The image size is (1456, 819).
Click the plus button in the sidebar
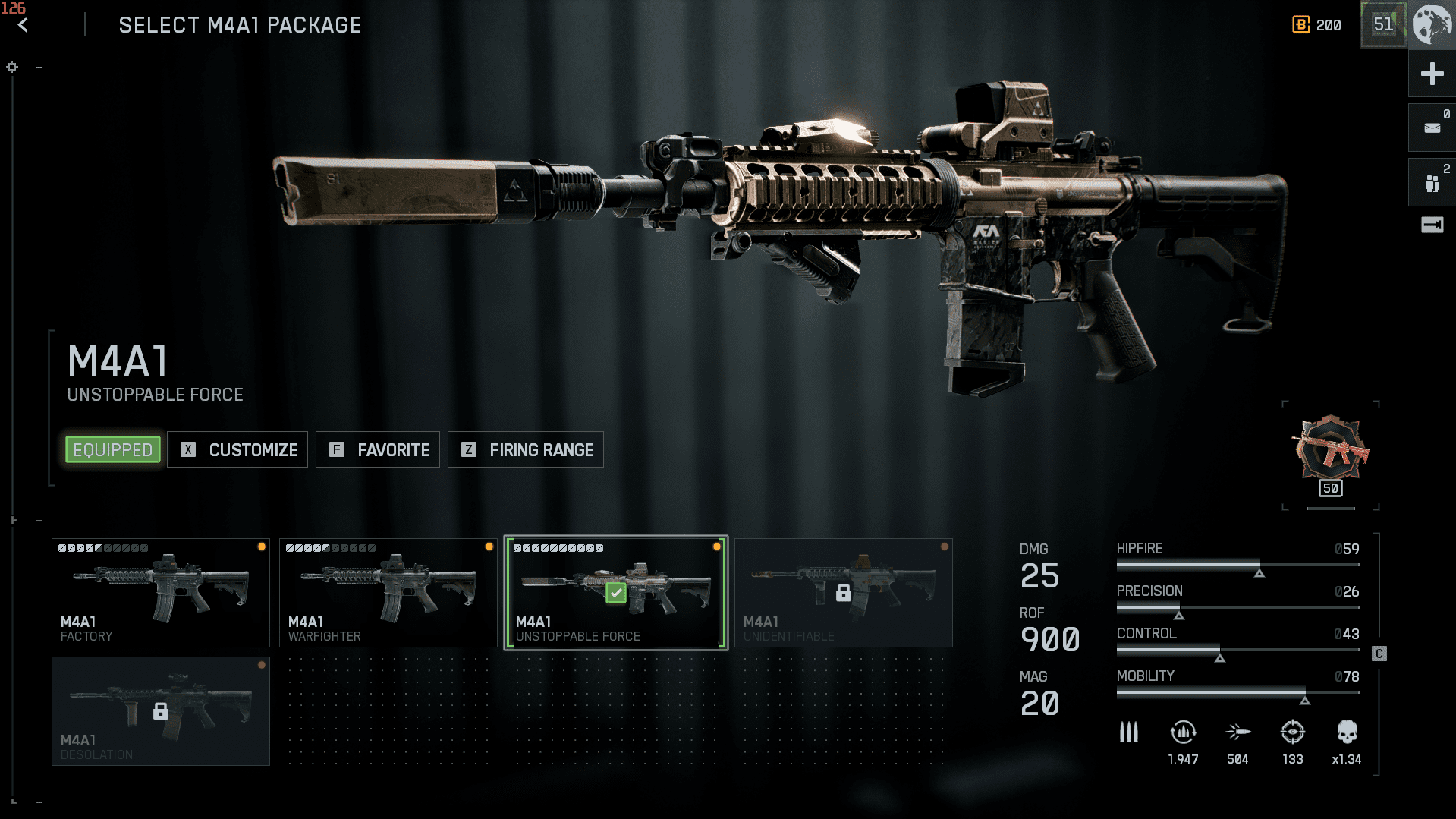[1432, 74]
